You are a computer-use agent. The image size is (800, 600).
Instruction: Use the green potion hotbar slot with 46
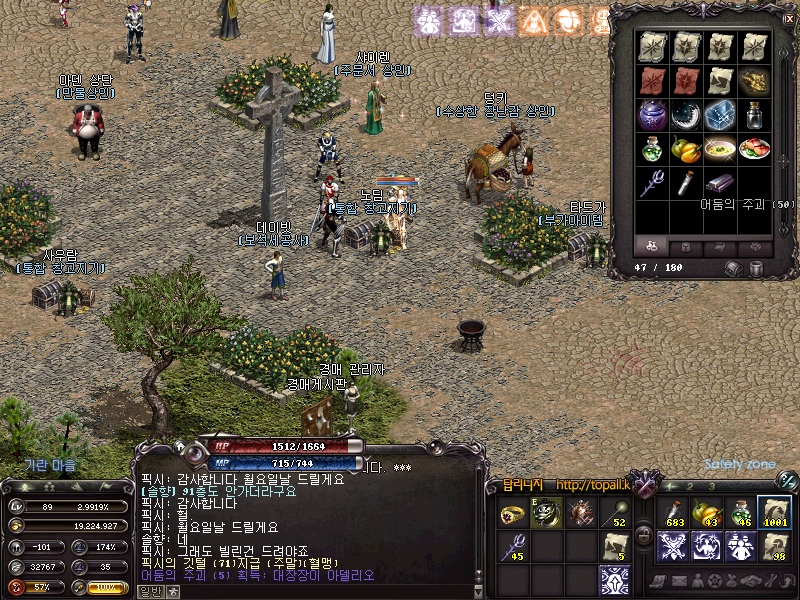click(740, 513)
